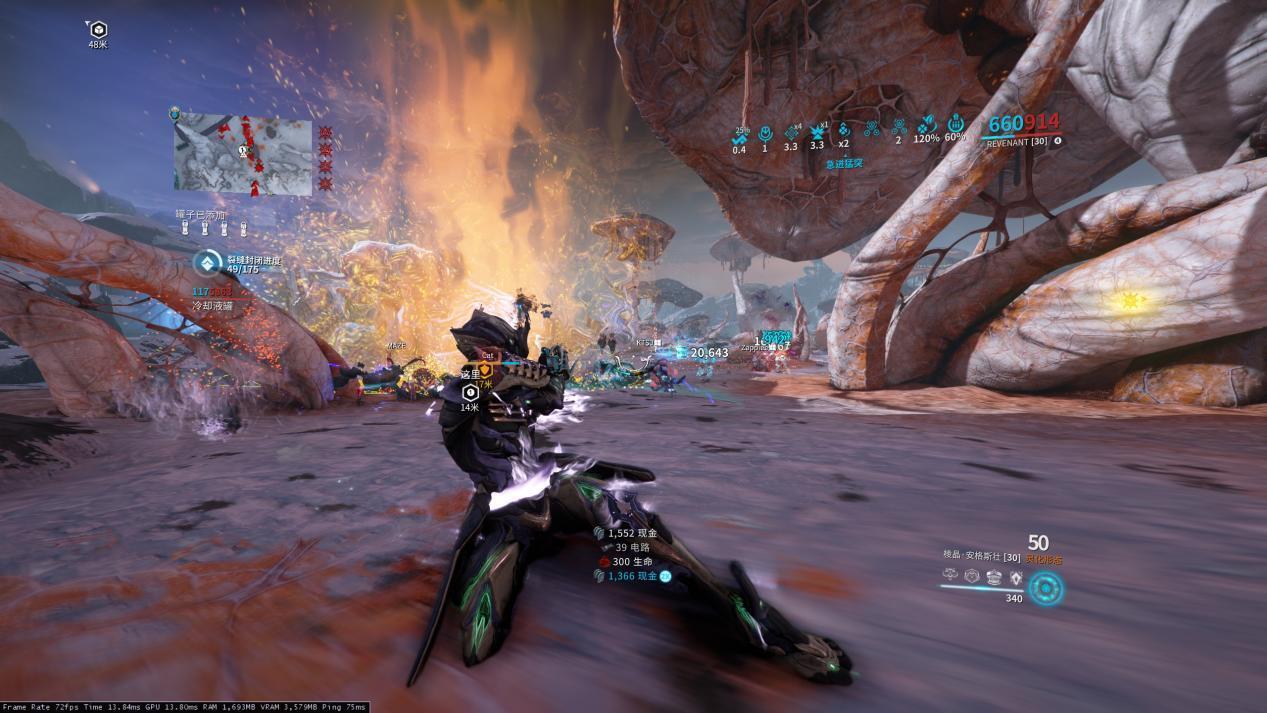Screen dimensions: 1267x713
Task: Click the 48-meter cube waypoint marker
Action: tap(98, 29)
